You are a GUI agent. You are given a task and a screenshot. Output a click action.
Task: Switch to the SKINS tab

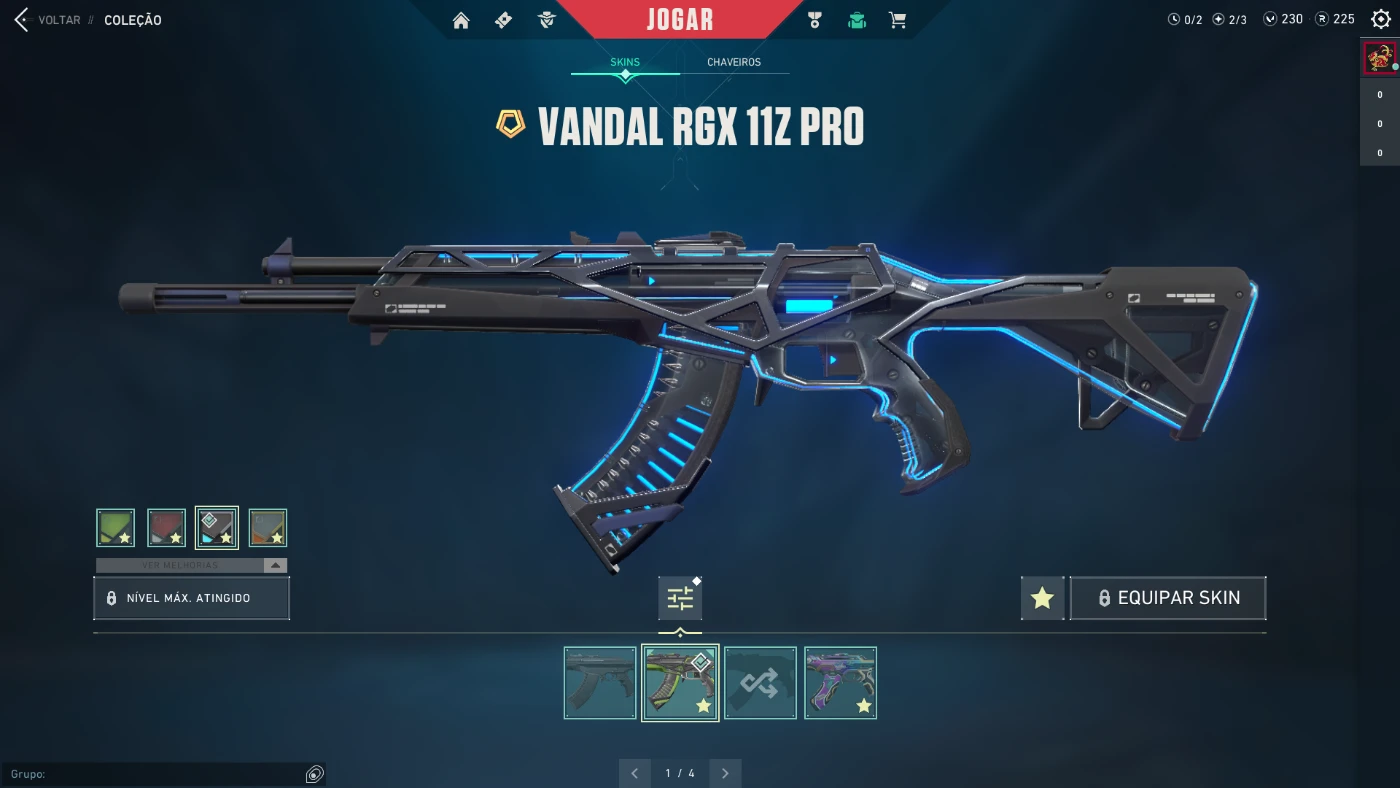(x=625, y=62)
